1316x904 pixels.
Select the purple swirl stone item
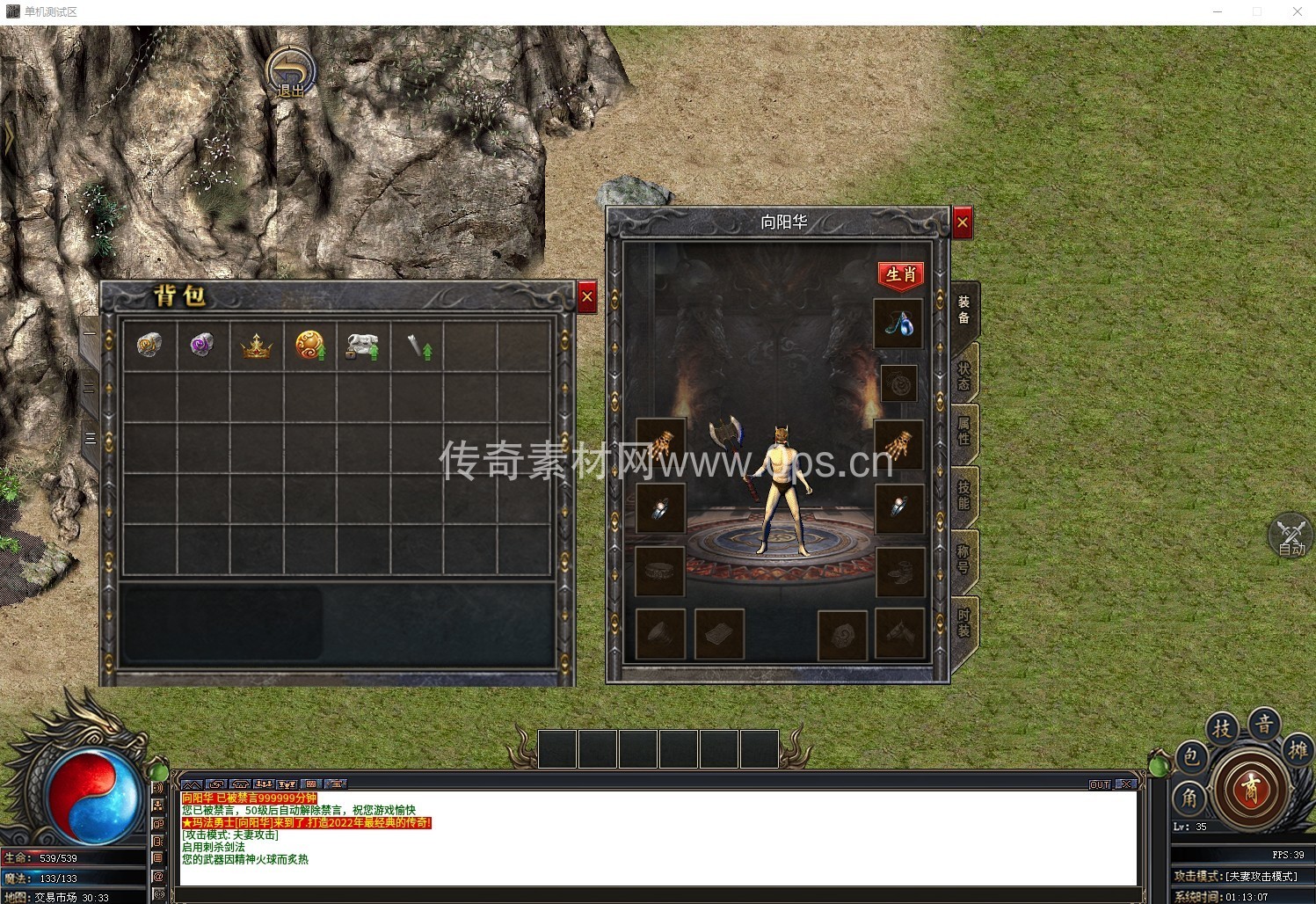tap(202, 345)
